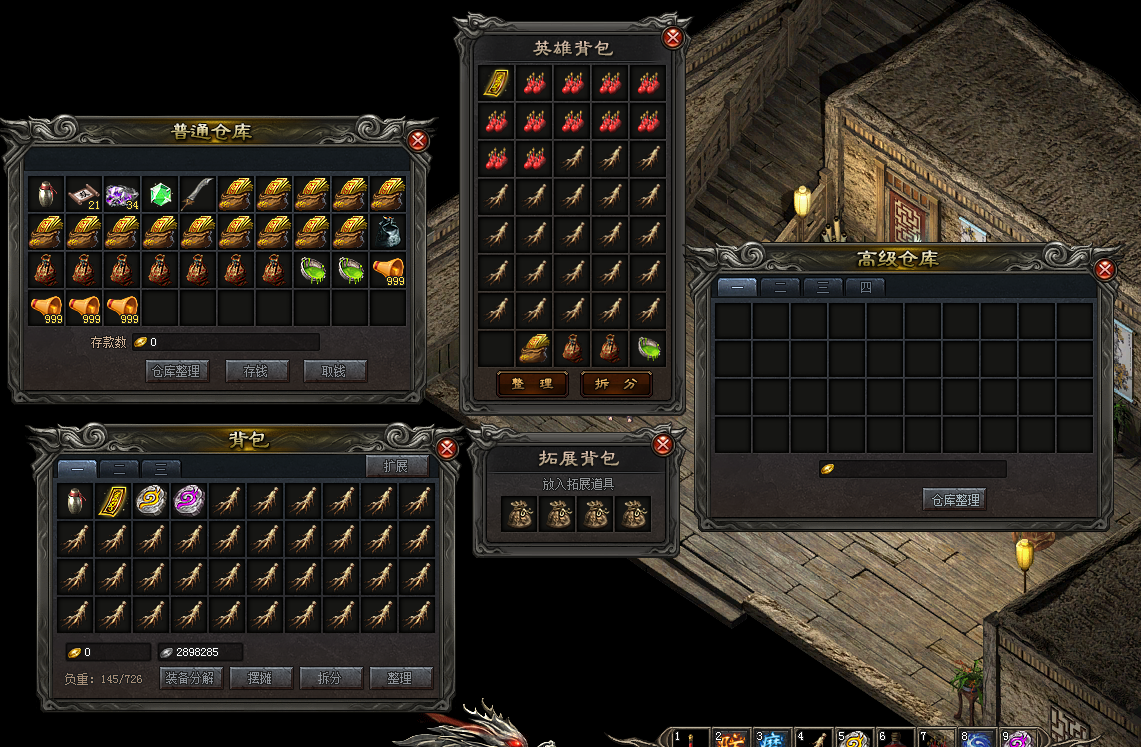
Task: Close the 拓展背包 window
Action: 662,445
